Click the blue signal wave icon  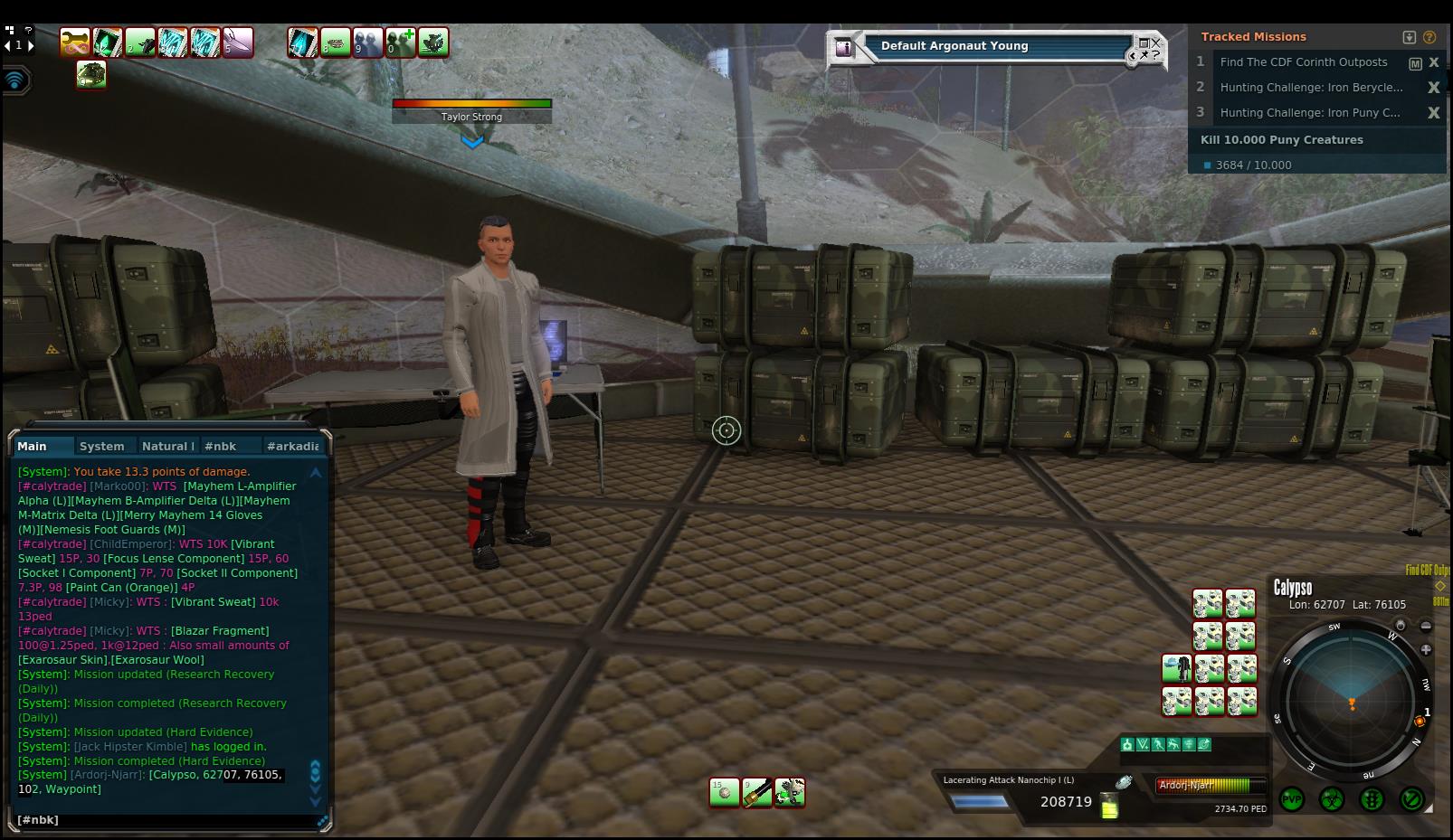14,80
